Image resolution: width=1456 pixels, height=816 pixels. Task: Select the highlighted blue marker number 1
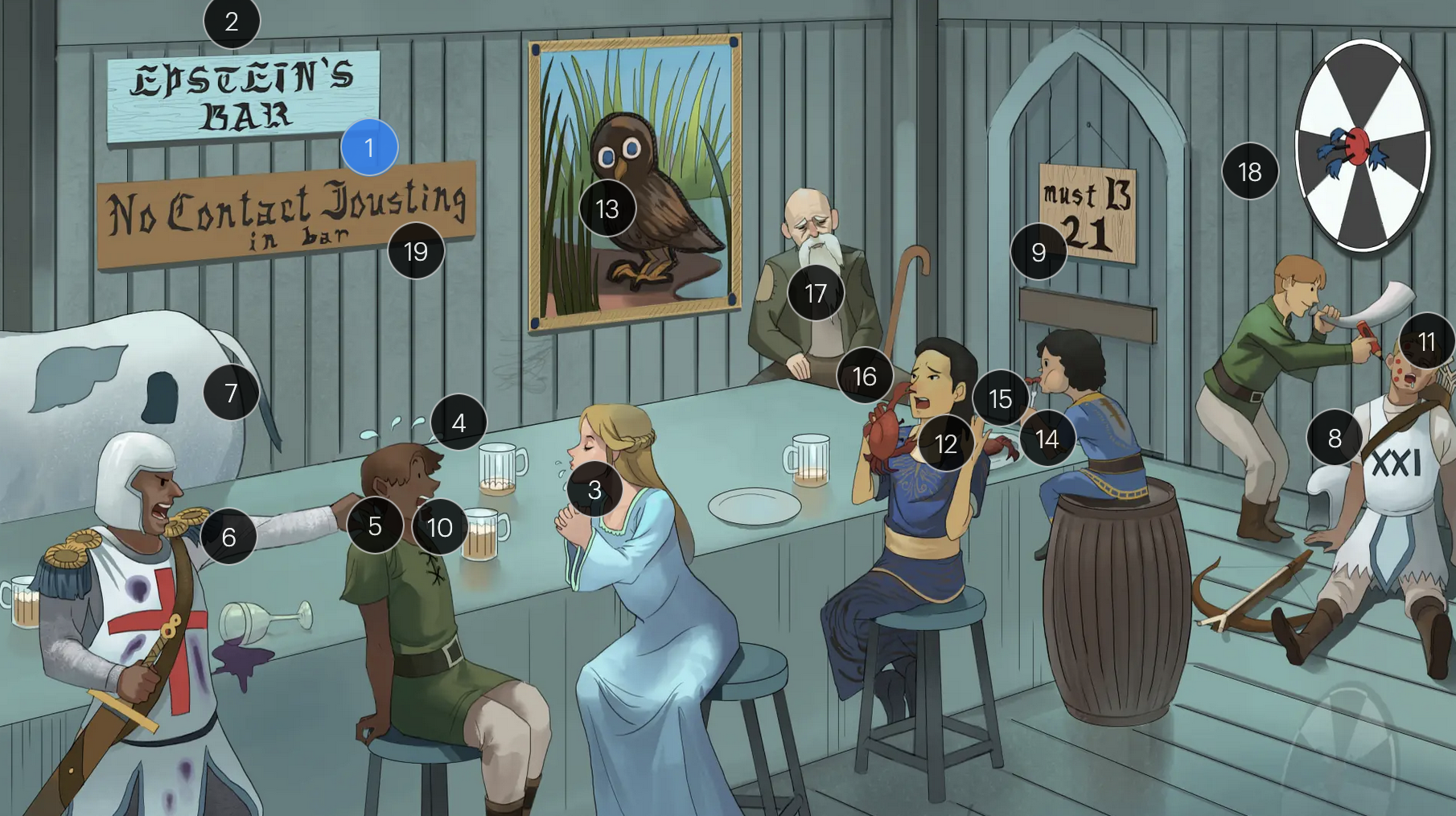point(369,147)
